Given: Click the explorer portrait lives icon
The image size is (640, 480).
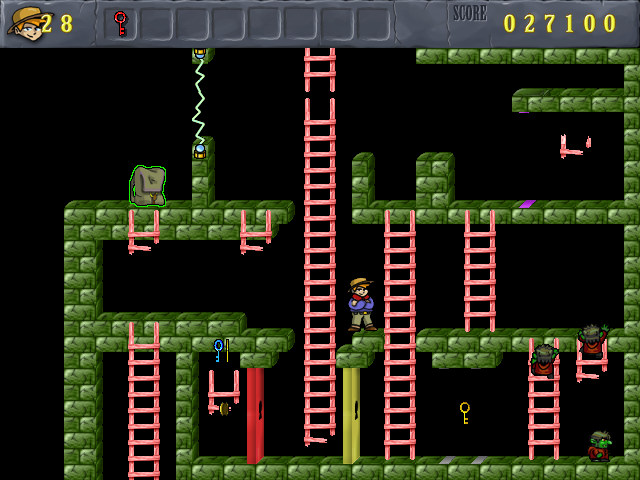Looking at the screenshot, I should [x=25, y=22].
